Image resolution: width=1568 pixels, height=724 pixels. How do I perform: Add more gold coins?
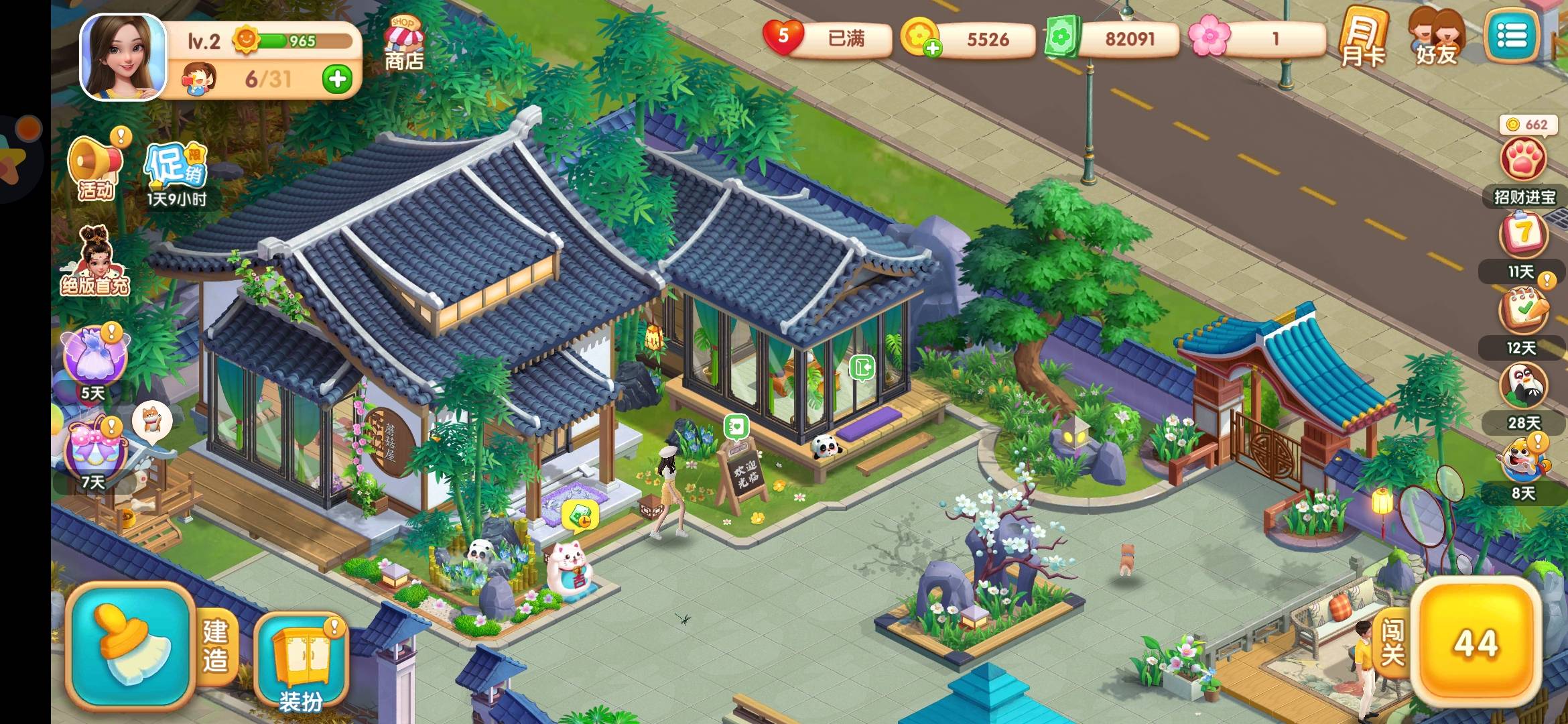[x=931, y=47]
